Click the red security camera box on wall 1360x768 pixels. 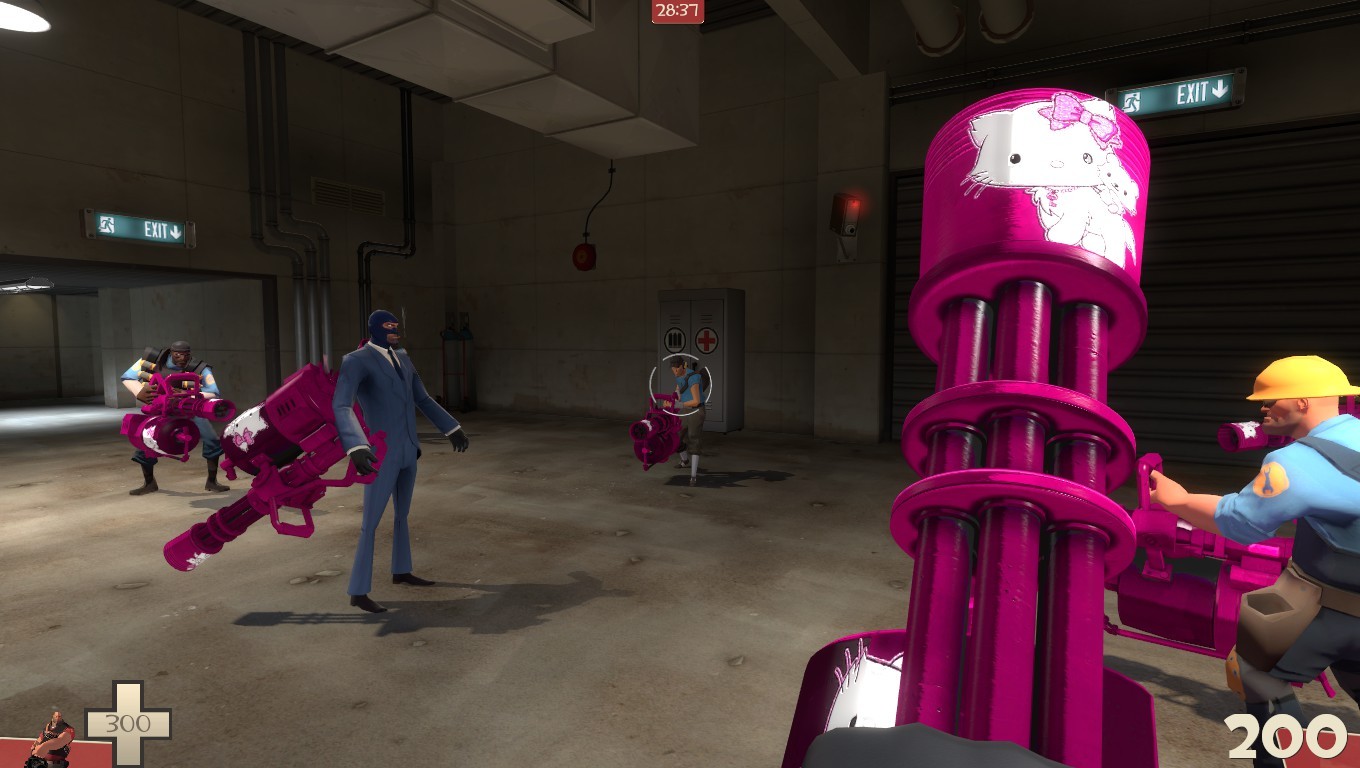click(846, 215)
